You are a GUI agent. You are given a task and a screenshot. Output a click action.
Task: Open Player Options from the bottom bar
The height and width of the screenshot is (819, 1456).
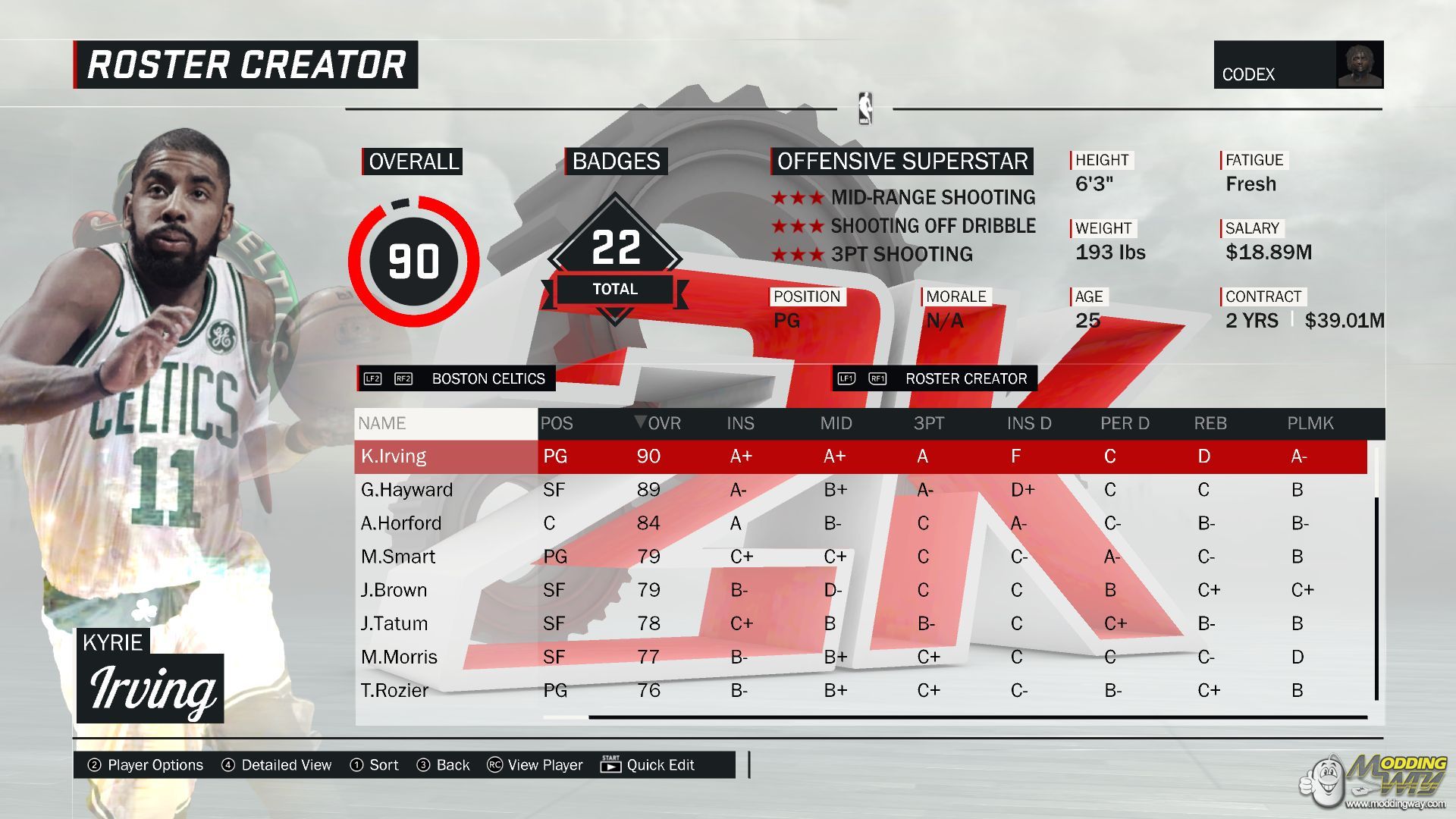tap(146, 765)
